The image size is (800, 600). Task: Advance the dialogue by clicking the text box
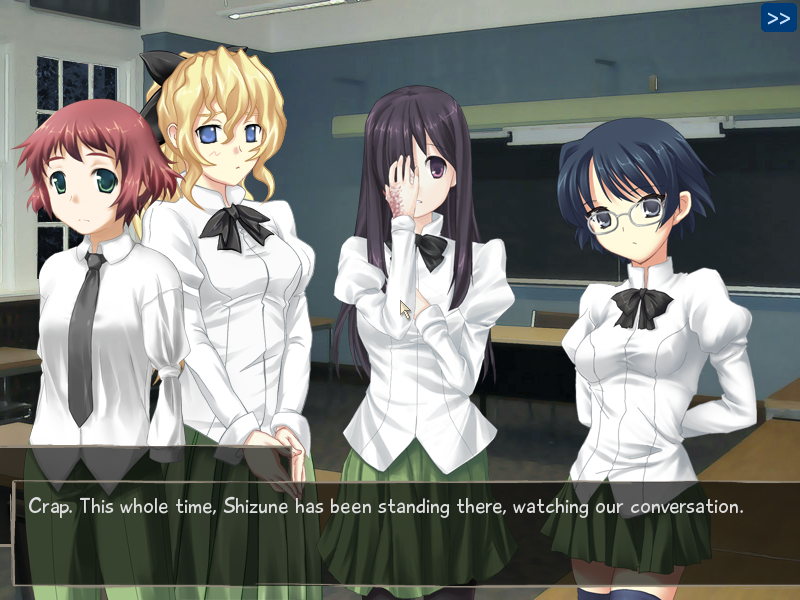[400, 532]
